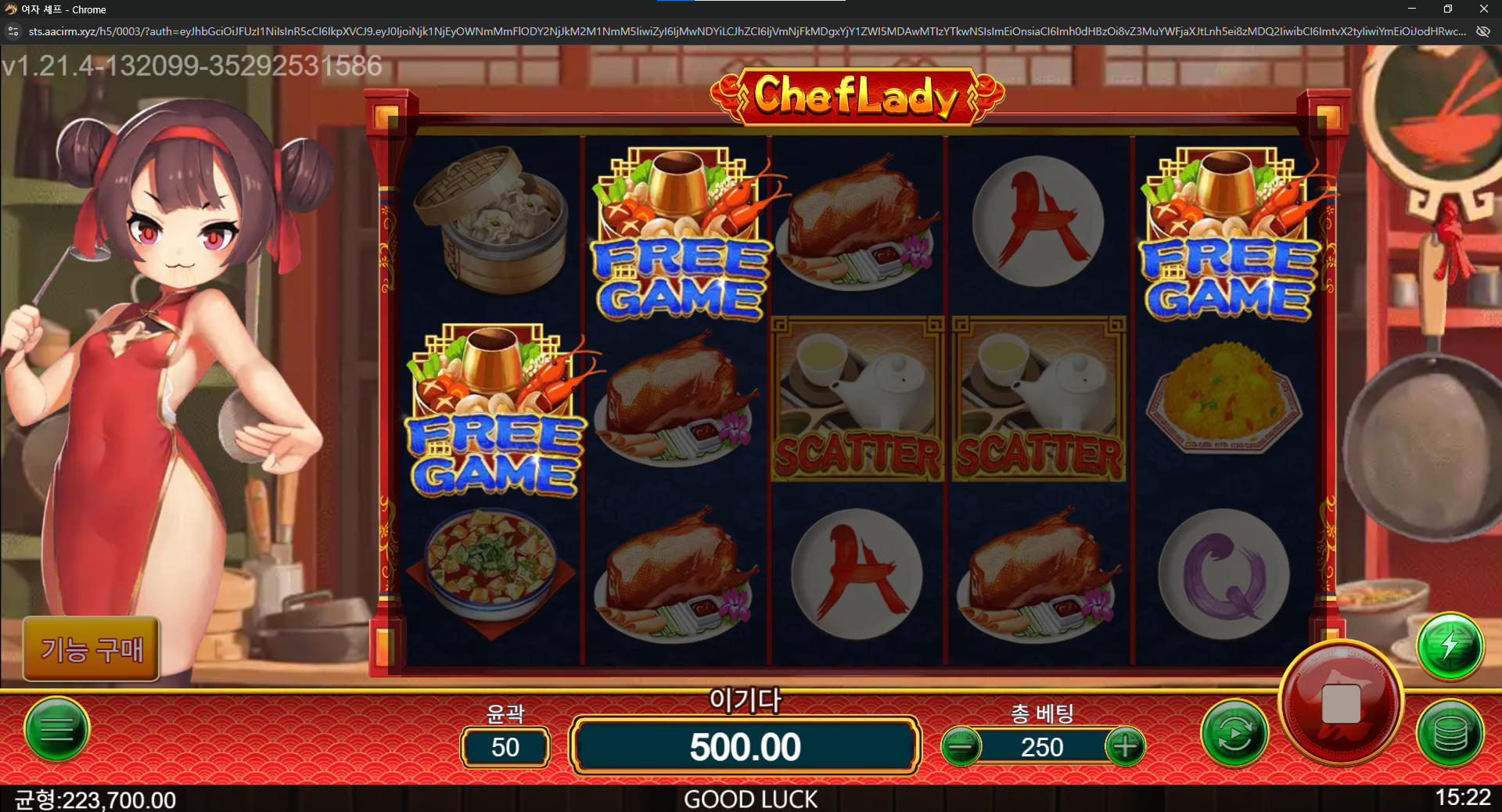This screenshot has width=1502, height=812.
Task: Toggle the autoplay circular arrows button
Action: pyautogui.click(x=1234, y=734)
